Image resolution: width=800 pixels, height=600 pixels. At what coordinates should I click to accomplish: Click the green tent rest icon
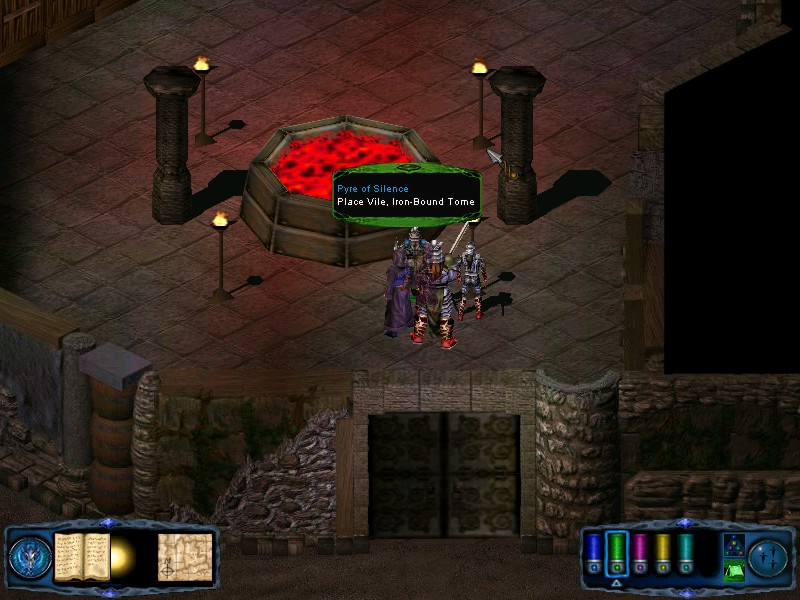[733, 571]
